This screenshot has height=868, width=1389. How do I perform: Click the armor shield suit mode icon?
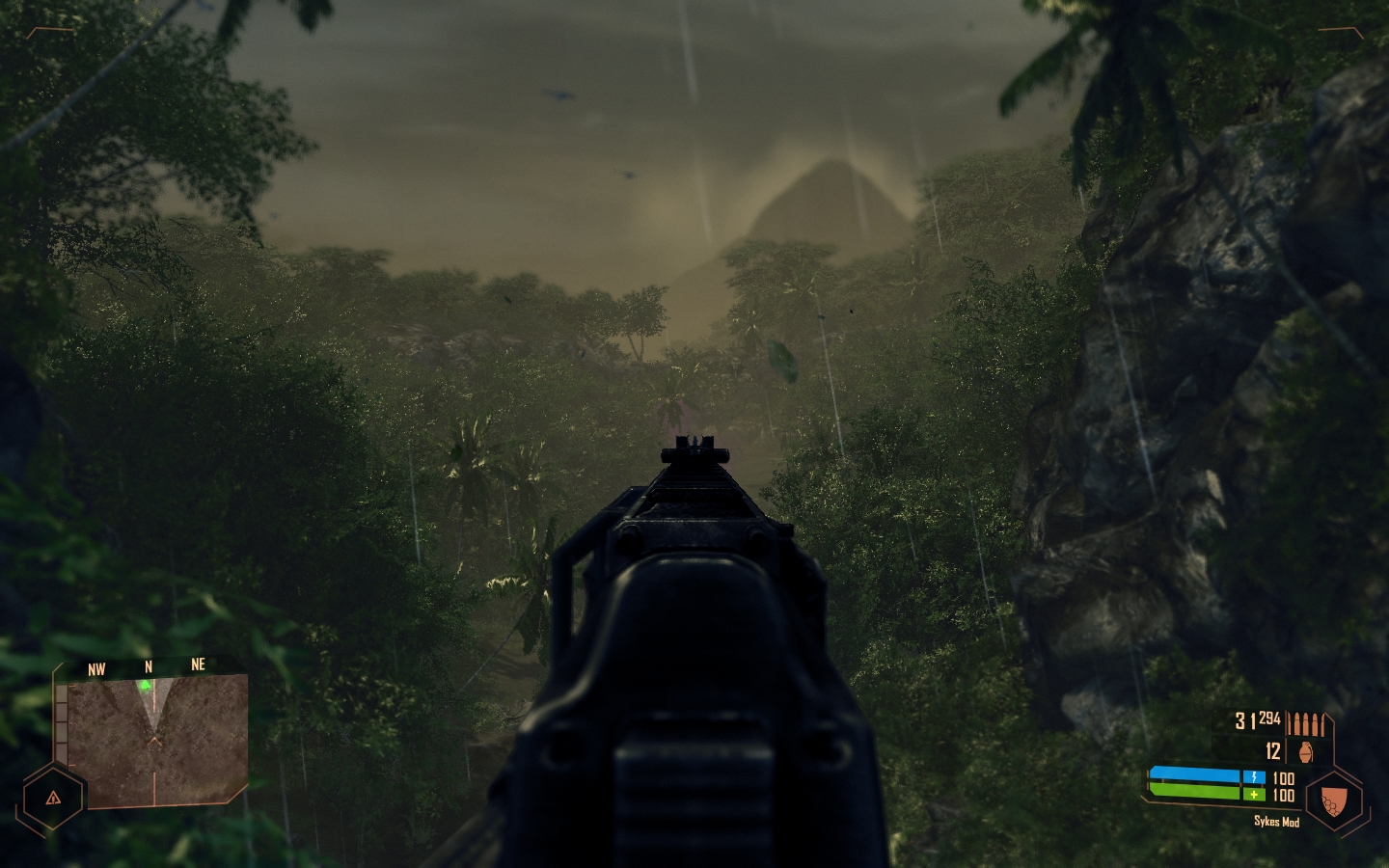pyautogui.click(x=1334, y=800)
